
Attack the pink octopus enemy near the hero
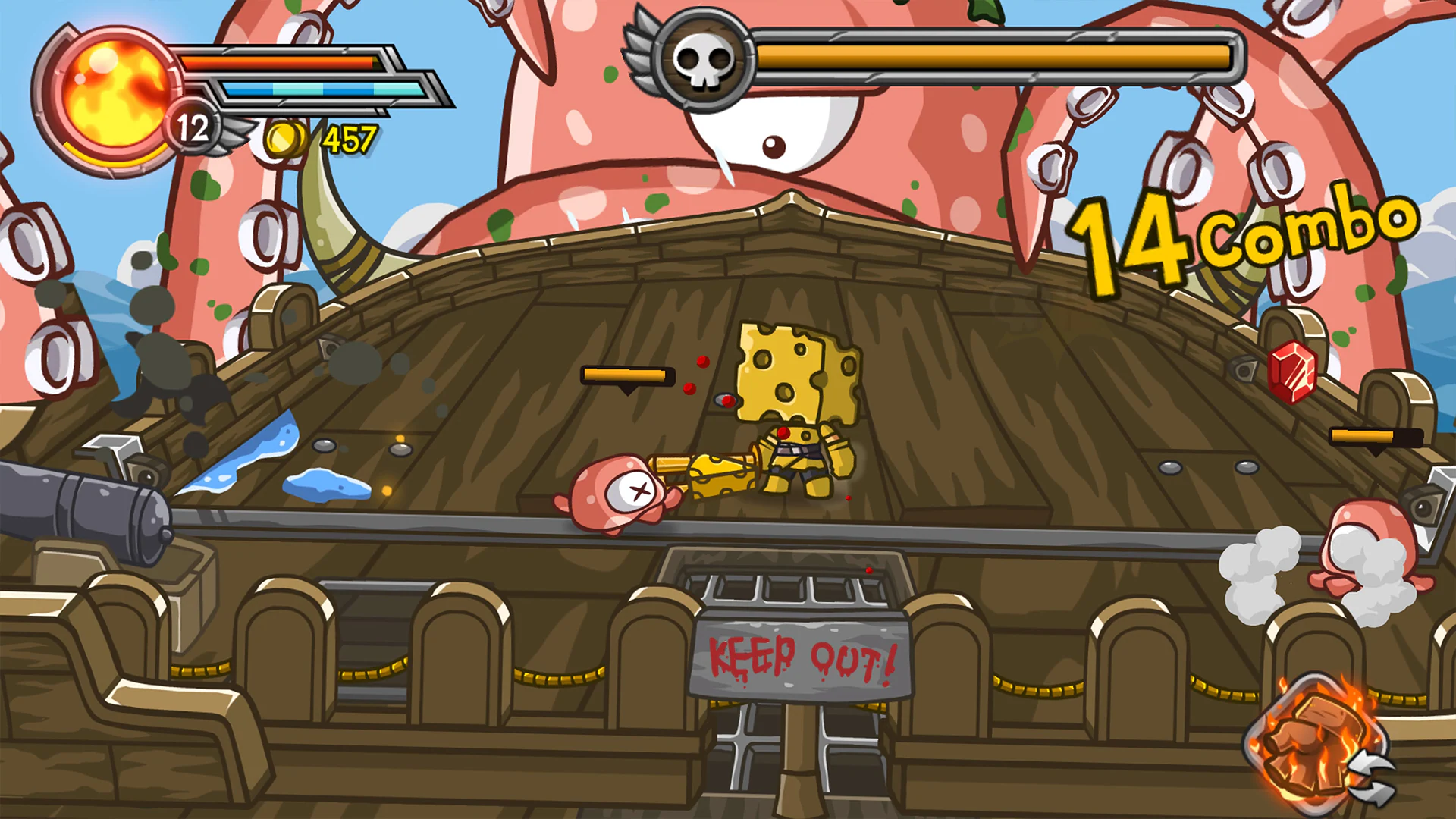coord(618,493)
